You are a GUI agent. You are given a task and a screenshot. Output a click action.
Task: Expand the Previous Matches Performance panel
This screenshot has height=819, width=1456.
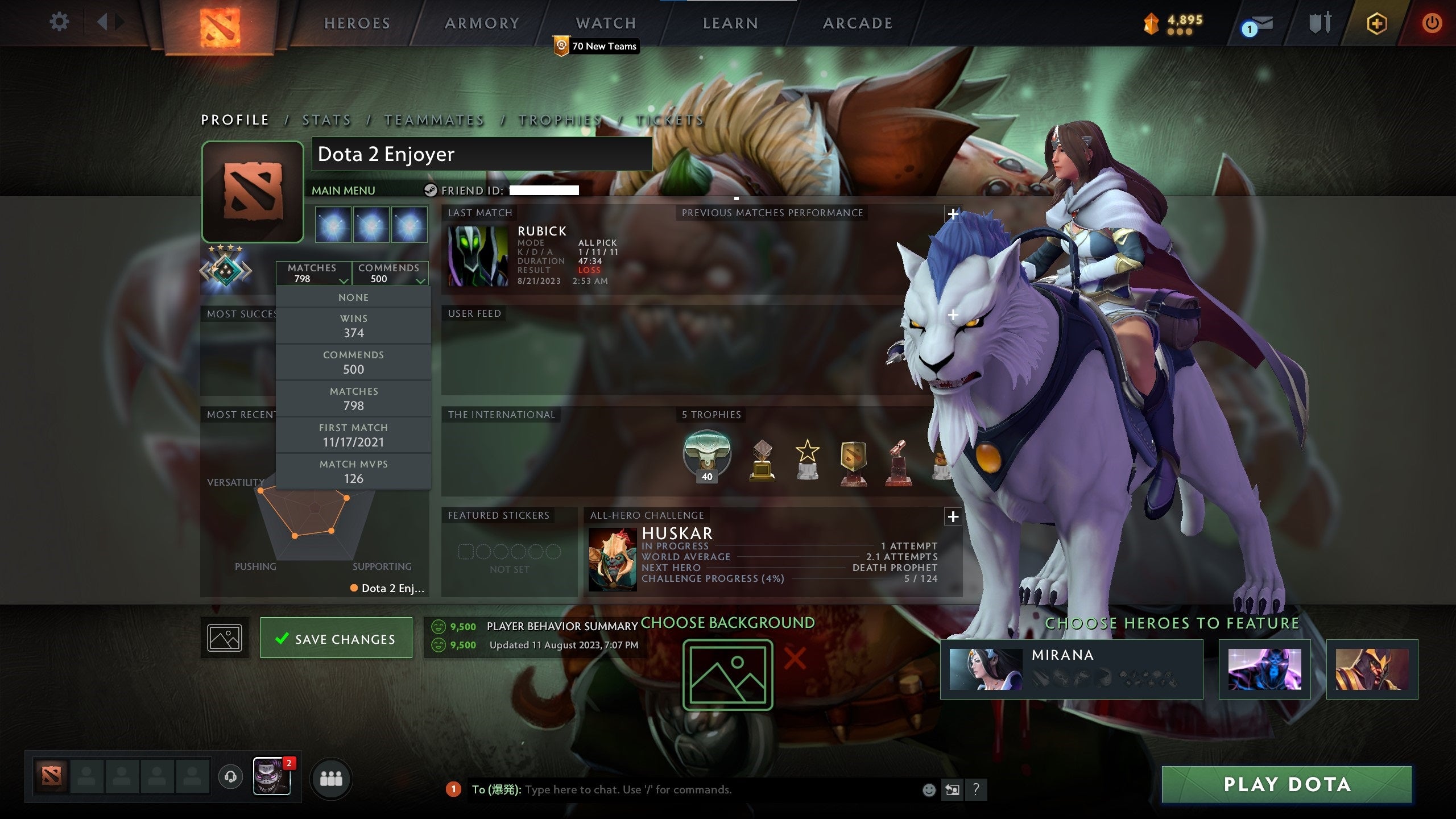click(953, 213)
